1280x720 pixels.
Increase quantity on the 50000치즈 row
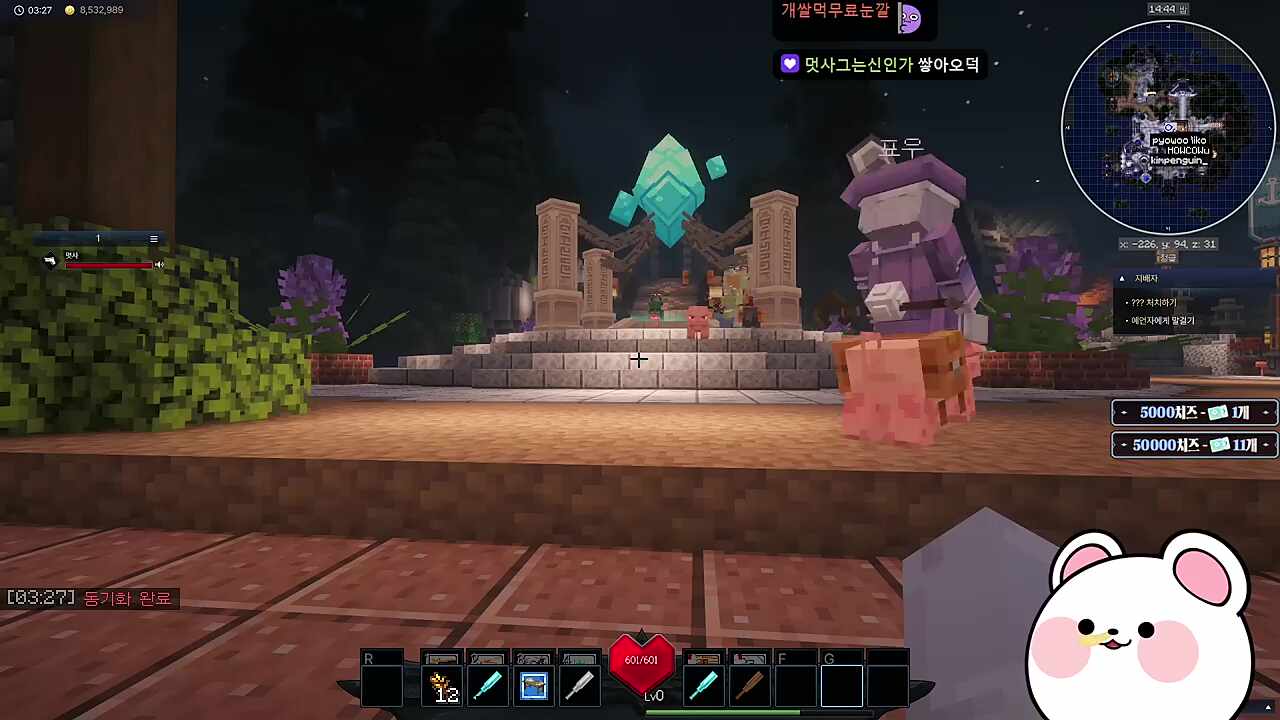point(1266,445)
